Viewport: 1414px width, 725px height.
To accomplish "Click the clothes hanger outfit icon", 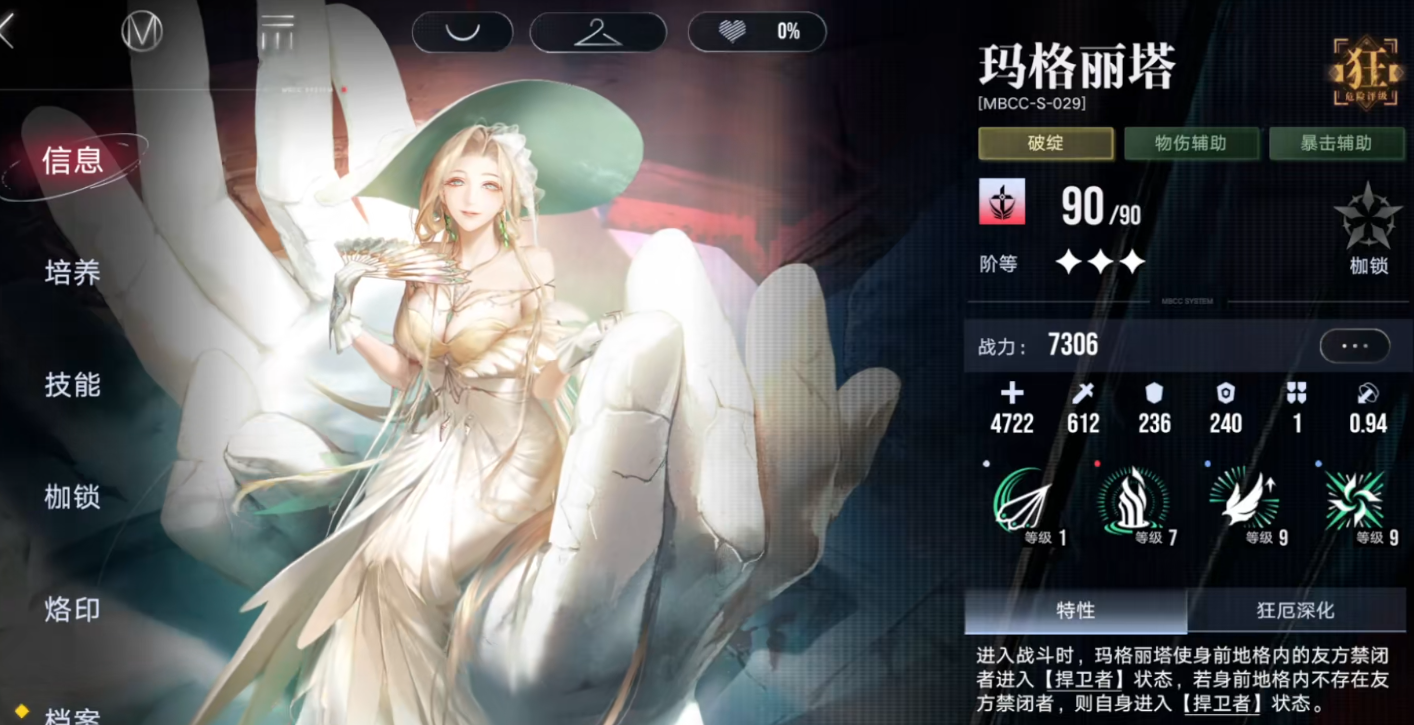I will click(597, 31).
